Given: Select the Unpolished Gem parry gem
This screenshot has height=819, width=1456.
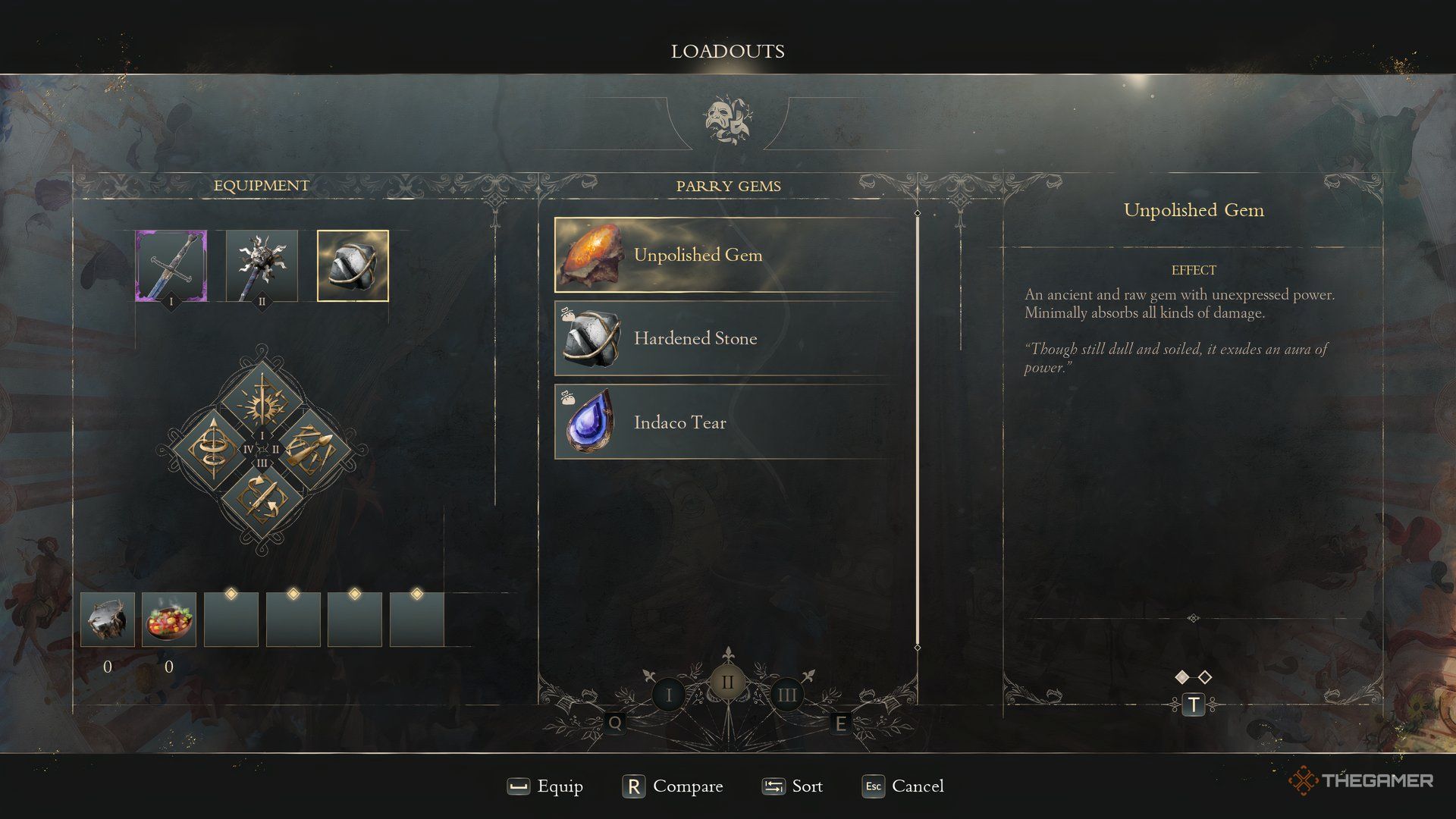Looking at the screenshot, I should coord(728,255).
